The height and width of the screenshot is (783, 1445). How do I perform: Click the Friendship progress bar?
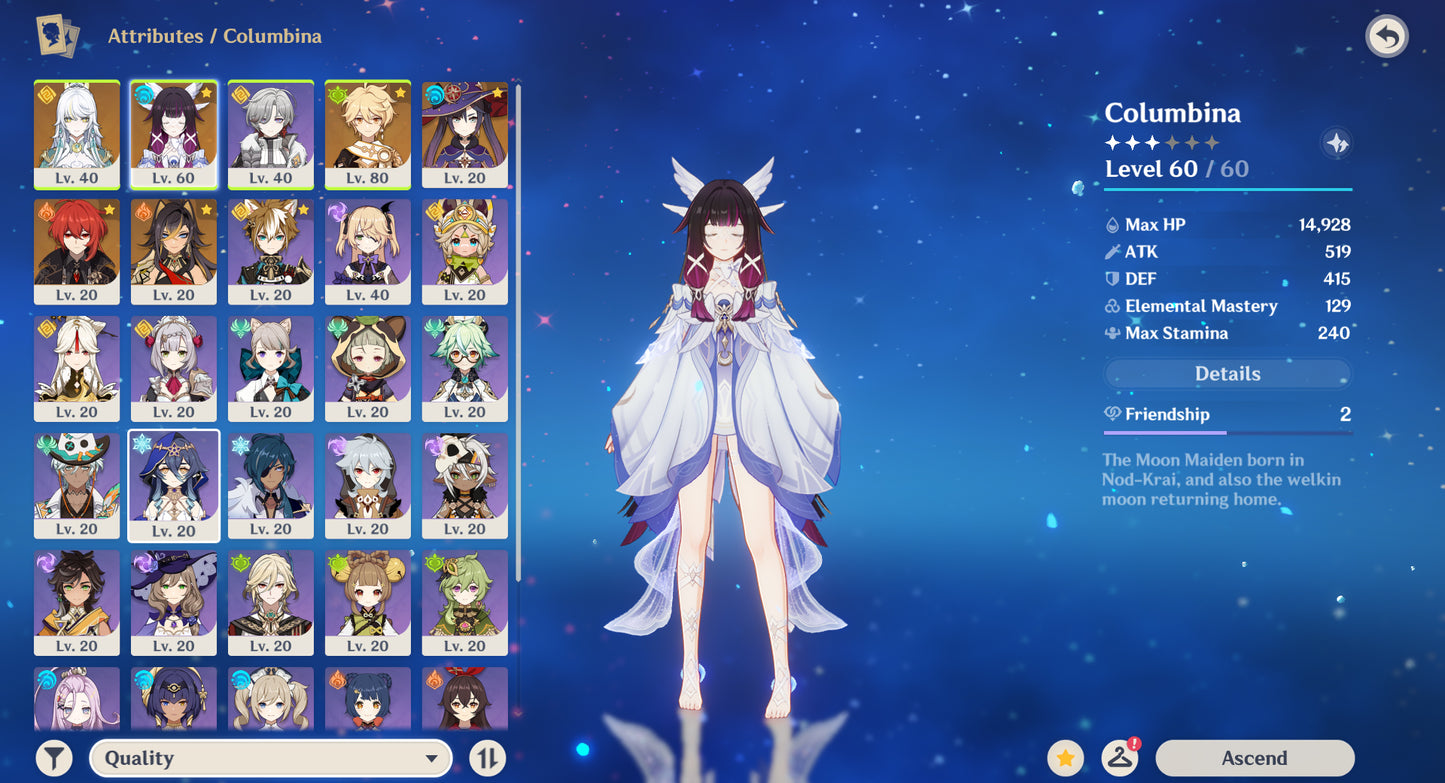click(1227, 431)
